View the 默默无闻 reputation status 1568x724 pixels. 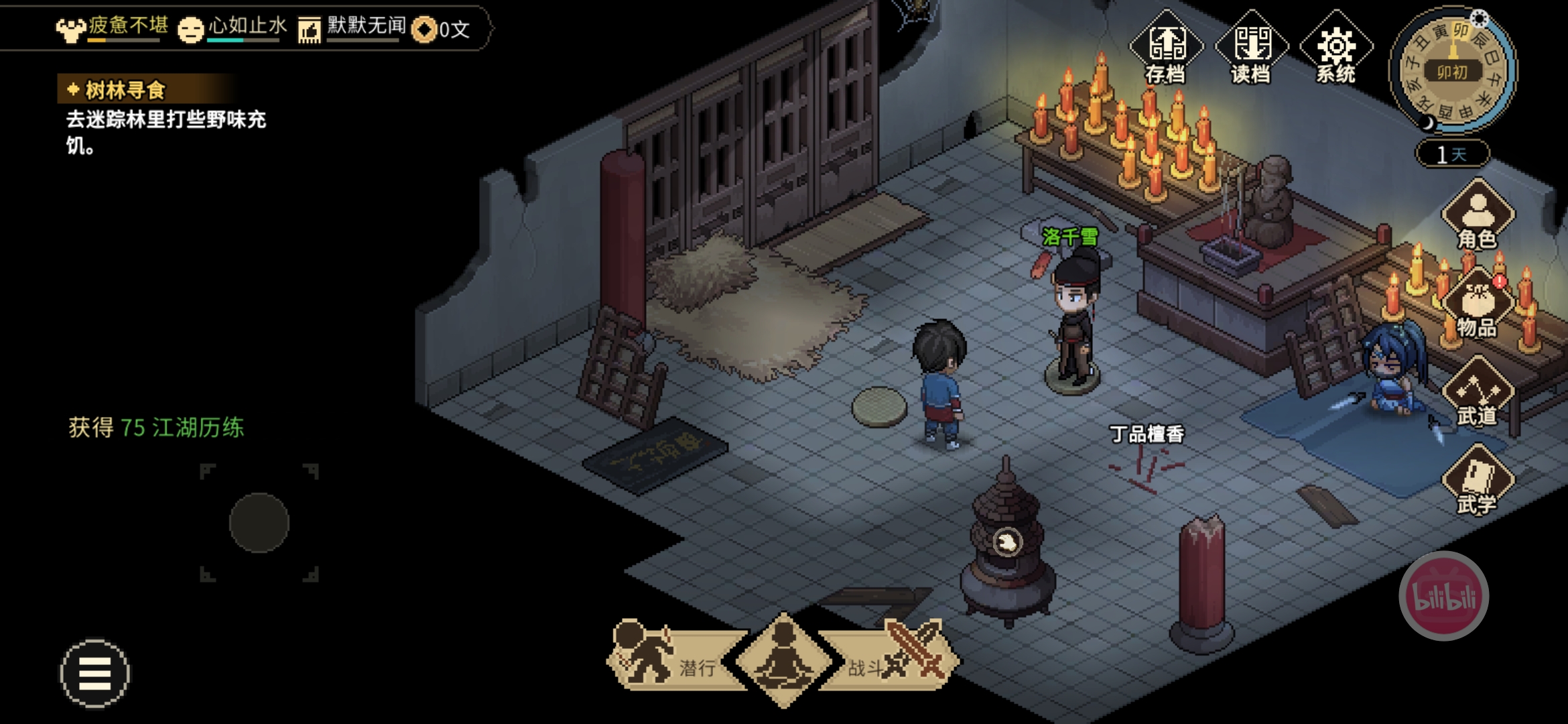(x=352, y=28)
